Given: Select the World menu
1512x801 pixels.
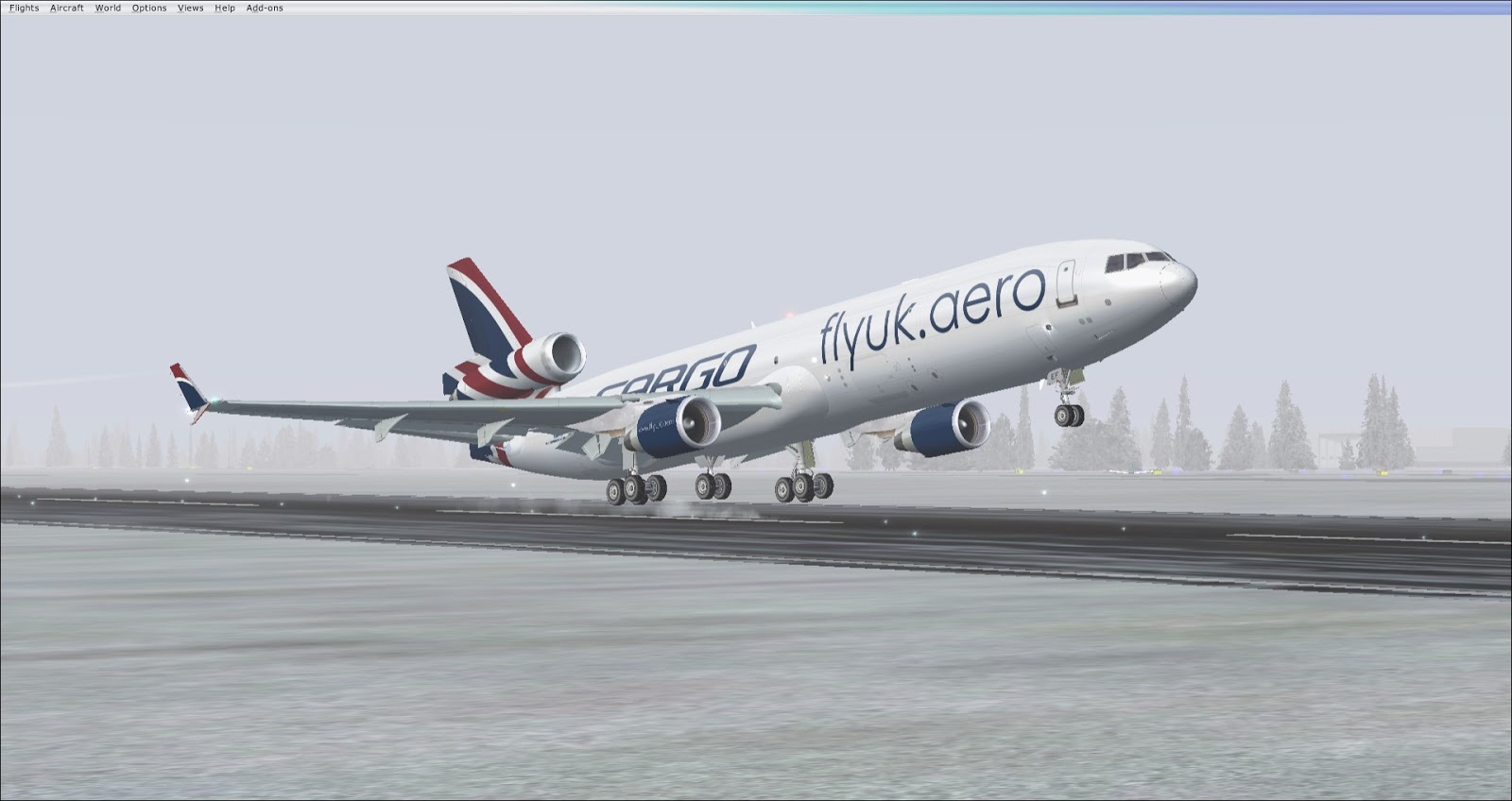Looking at the screenshot, I should coord(108,8).
